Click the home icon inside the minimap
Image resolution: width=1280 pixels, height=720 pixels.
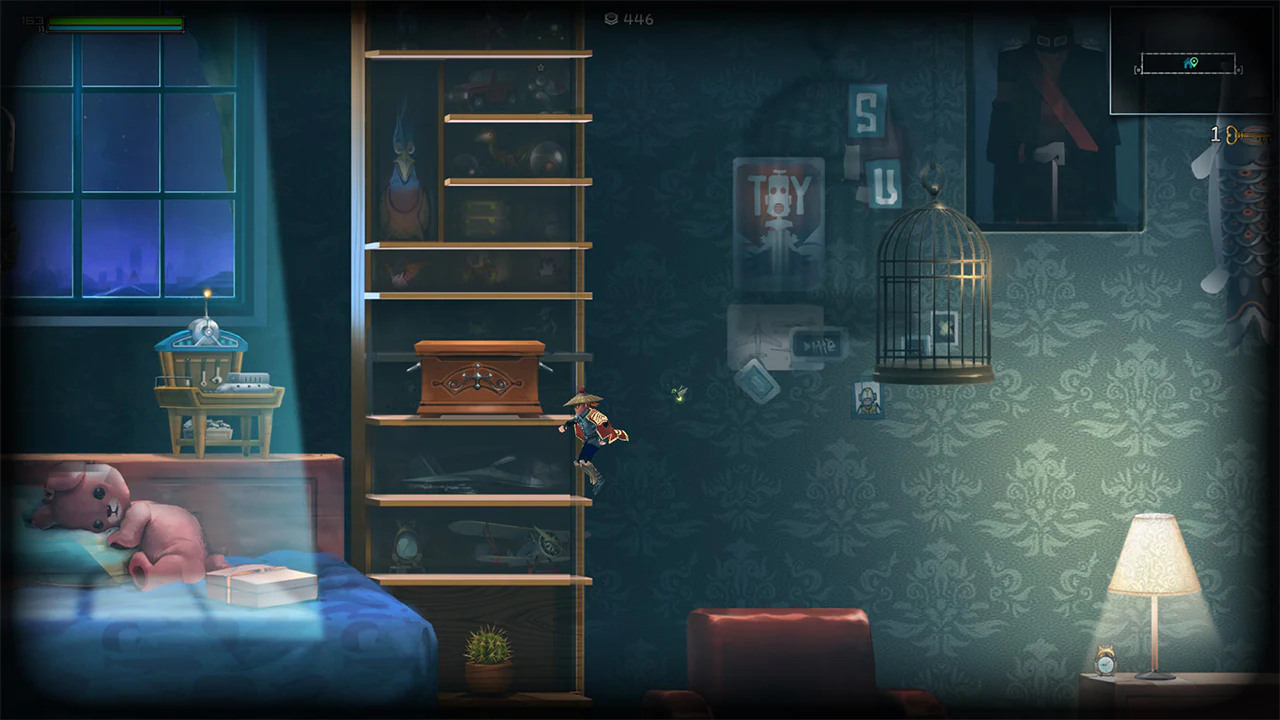coord(1187,63)
